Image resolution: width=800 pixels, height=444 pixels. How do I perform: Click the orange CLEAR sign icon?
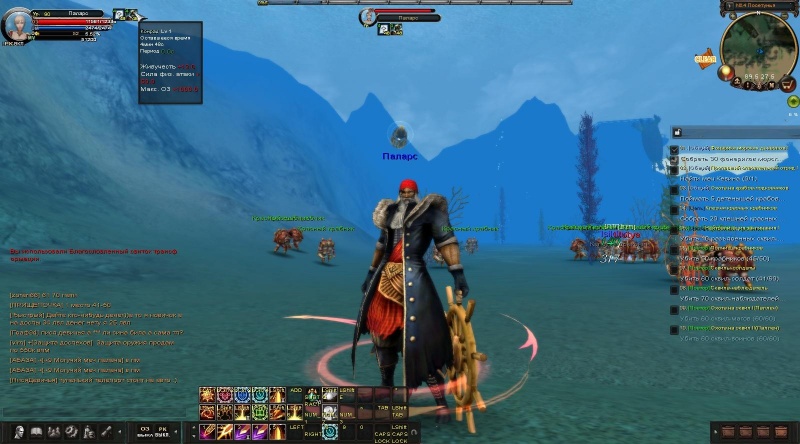(705, 58)
